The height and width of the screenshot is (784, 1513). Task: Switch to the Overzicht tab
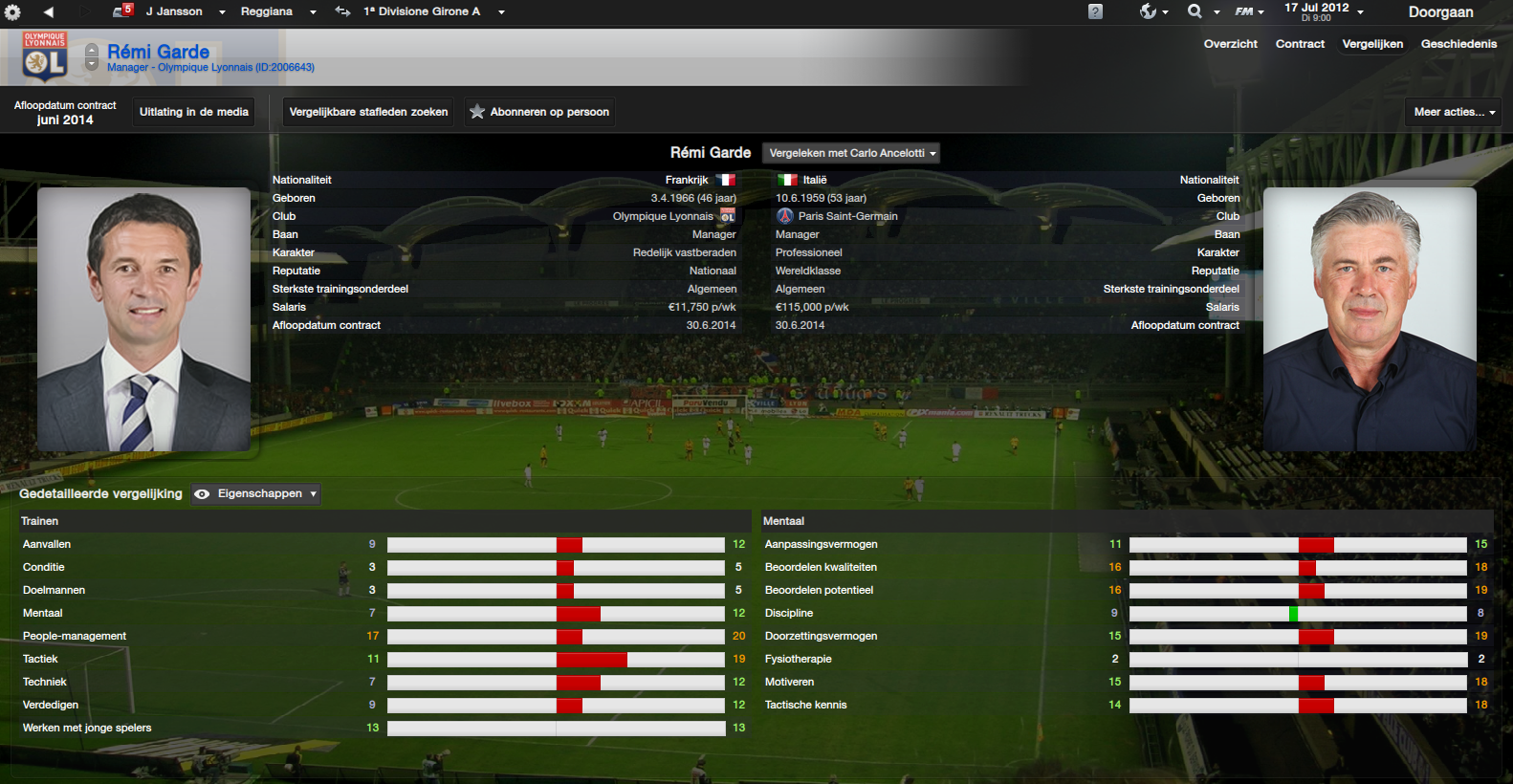(x=1230, y=44)
